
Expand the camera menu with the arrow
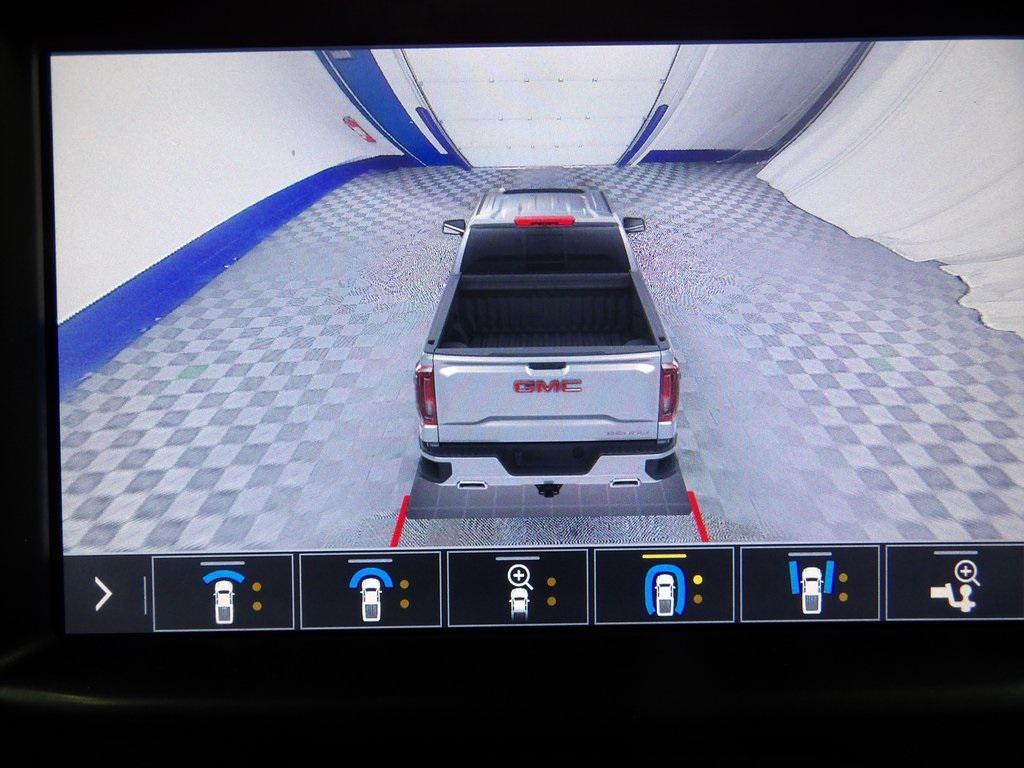pos(102,594)
